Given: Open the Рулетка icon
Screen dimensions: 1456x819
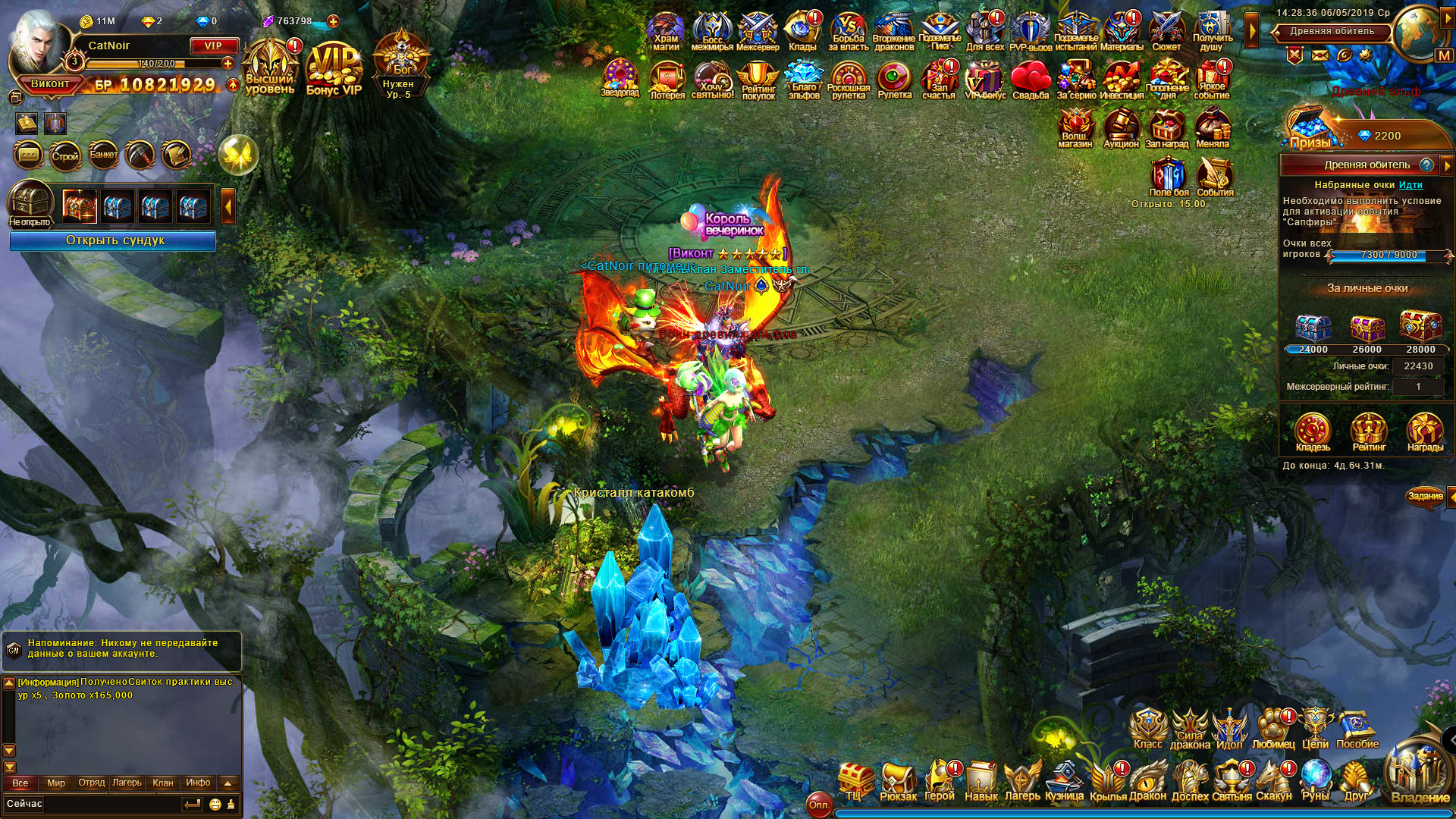Looking at the screenshot, I should point(894,79).
